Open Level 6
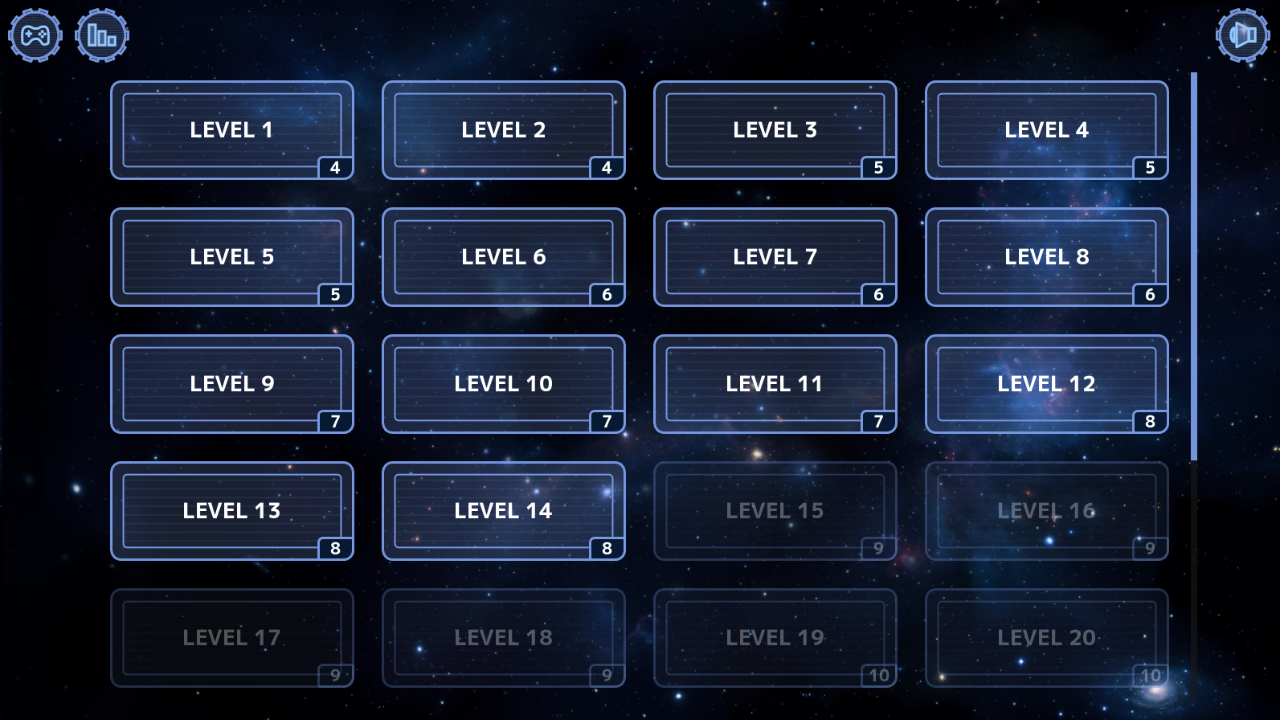The width and height of the screenshot is (1280, 720). [x=503, y=257]
